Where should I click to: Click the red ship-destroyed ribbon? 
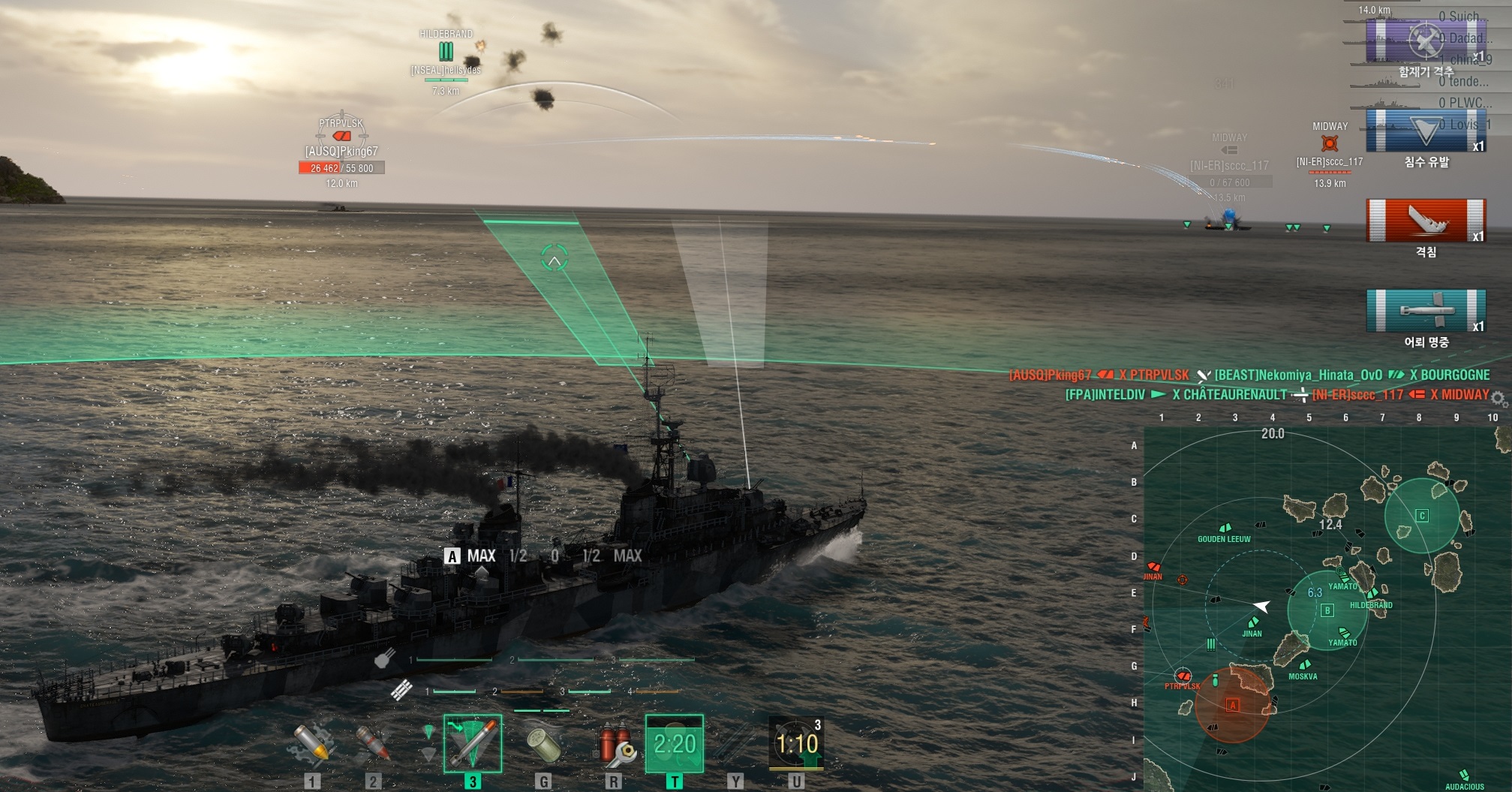pyautogui.click(x=1426, y=220)
